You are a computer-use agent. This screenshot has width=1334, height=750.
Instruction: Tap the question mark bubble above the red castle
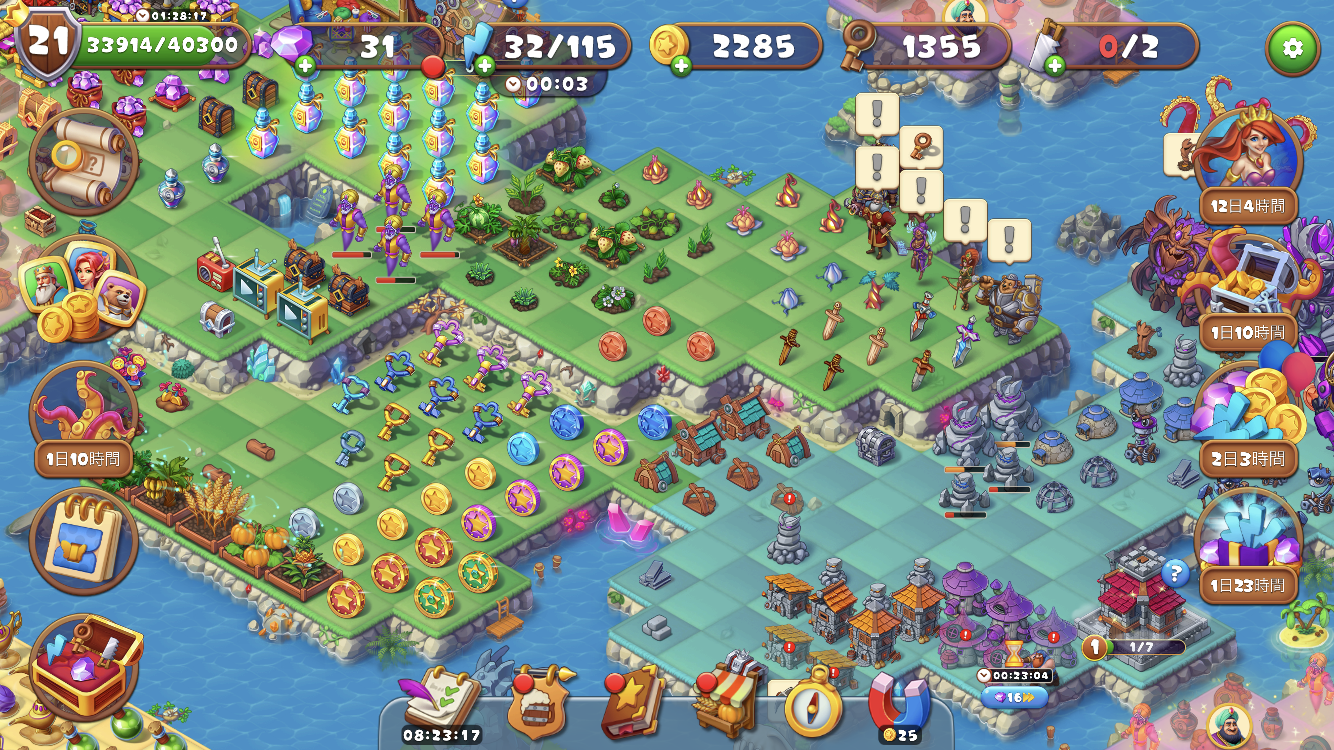pyautogui.click(x=1176, y=573)
